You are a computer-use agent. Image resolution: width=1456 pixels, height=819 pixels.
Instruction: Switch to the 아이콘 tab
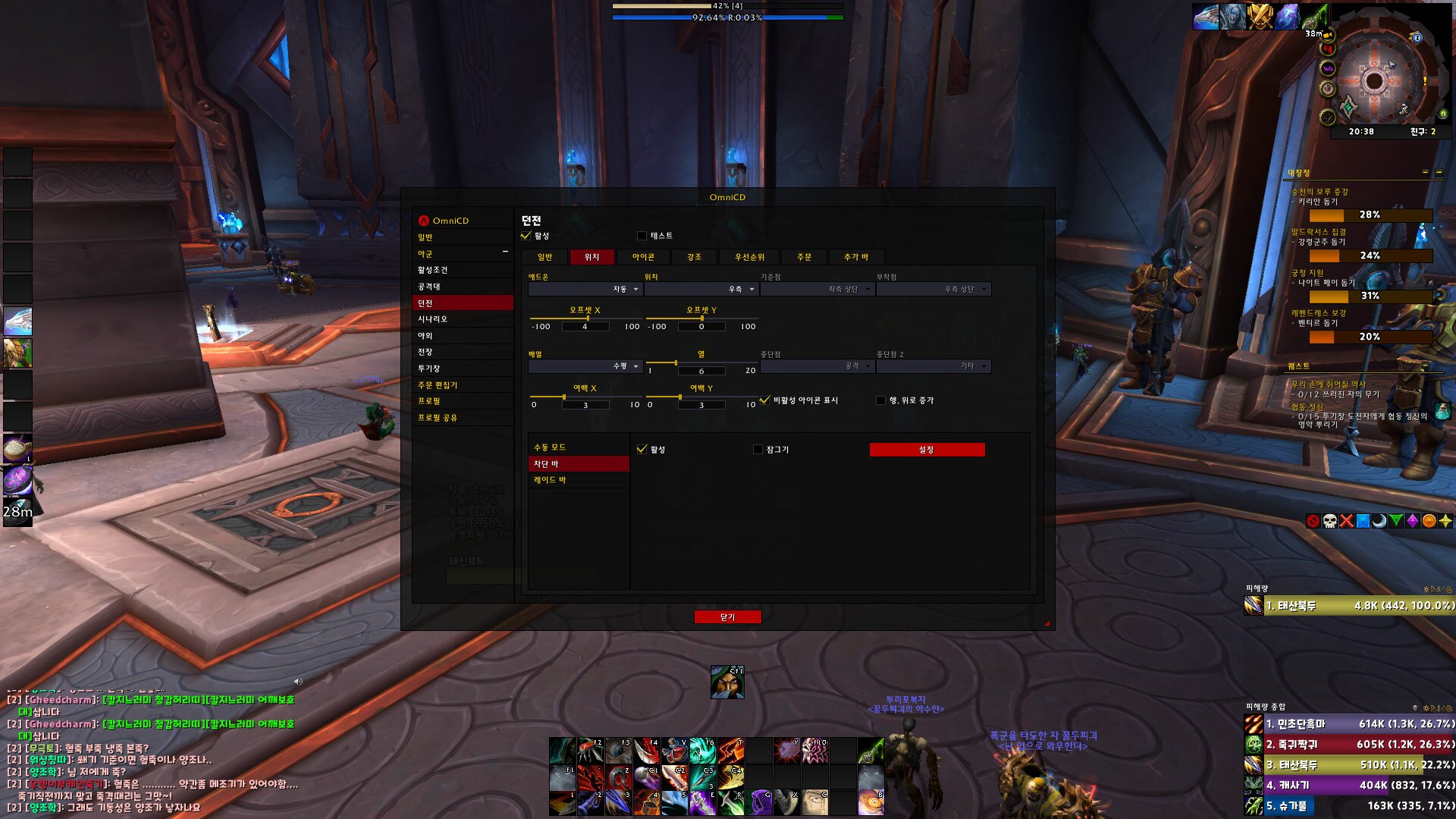coord(643,257)
